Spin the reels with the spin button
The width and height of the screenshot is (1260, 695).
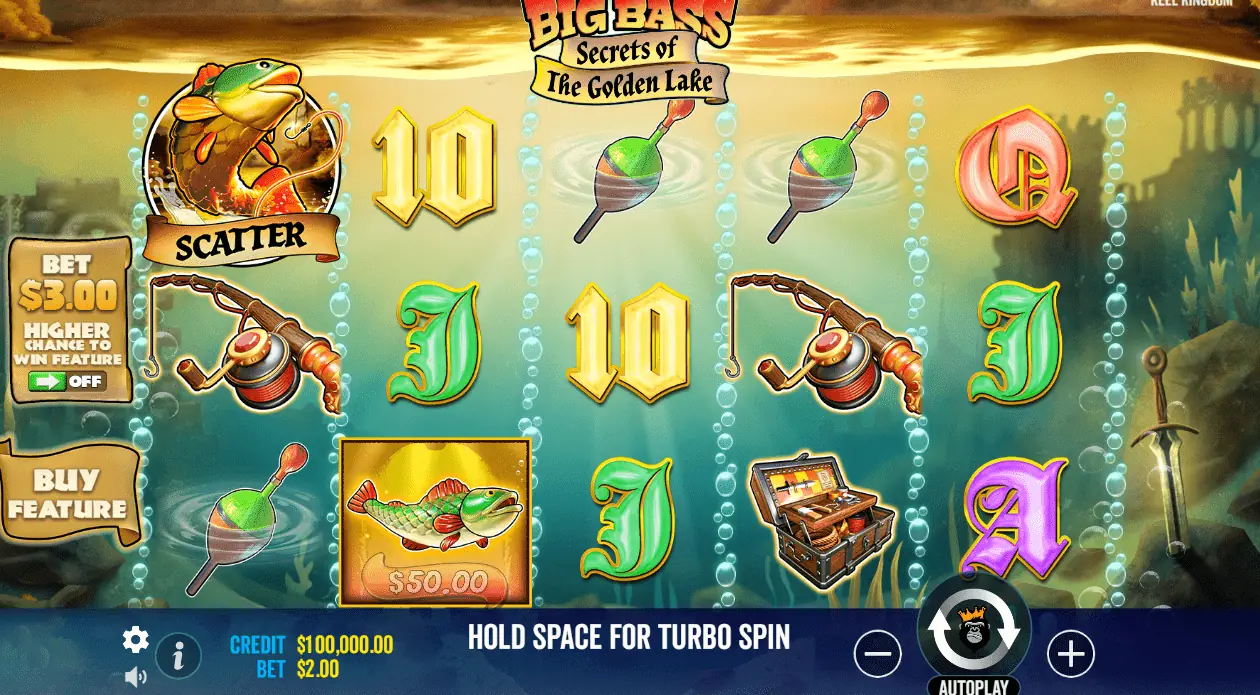coord(973,630)
